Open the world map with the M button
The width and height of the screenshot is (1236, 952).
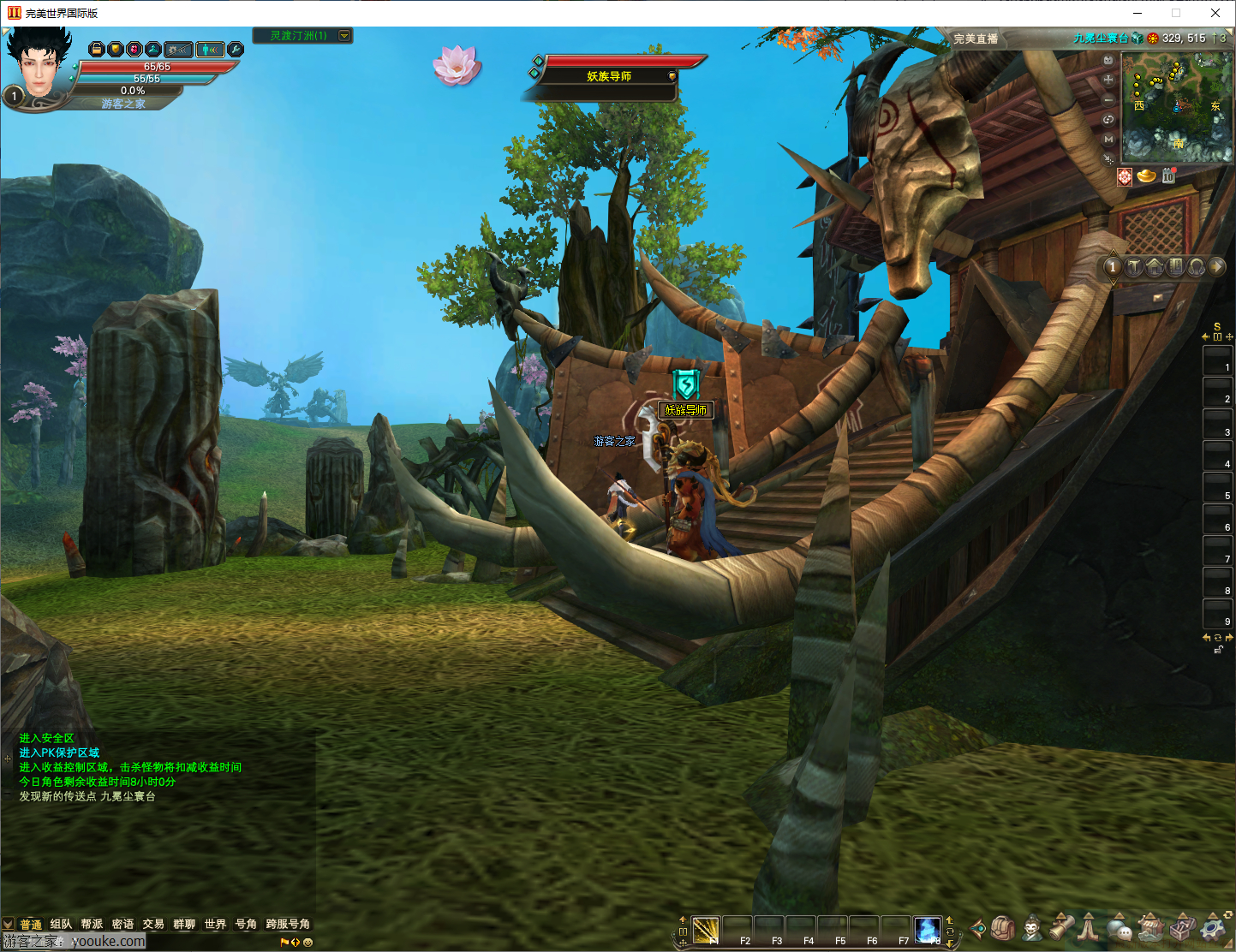(x=1108, y=139)
